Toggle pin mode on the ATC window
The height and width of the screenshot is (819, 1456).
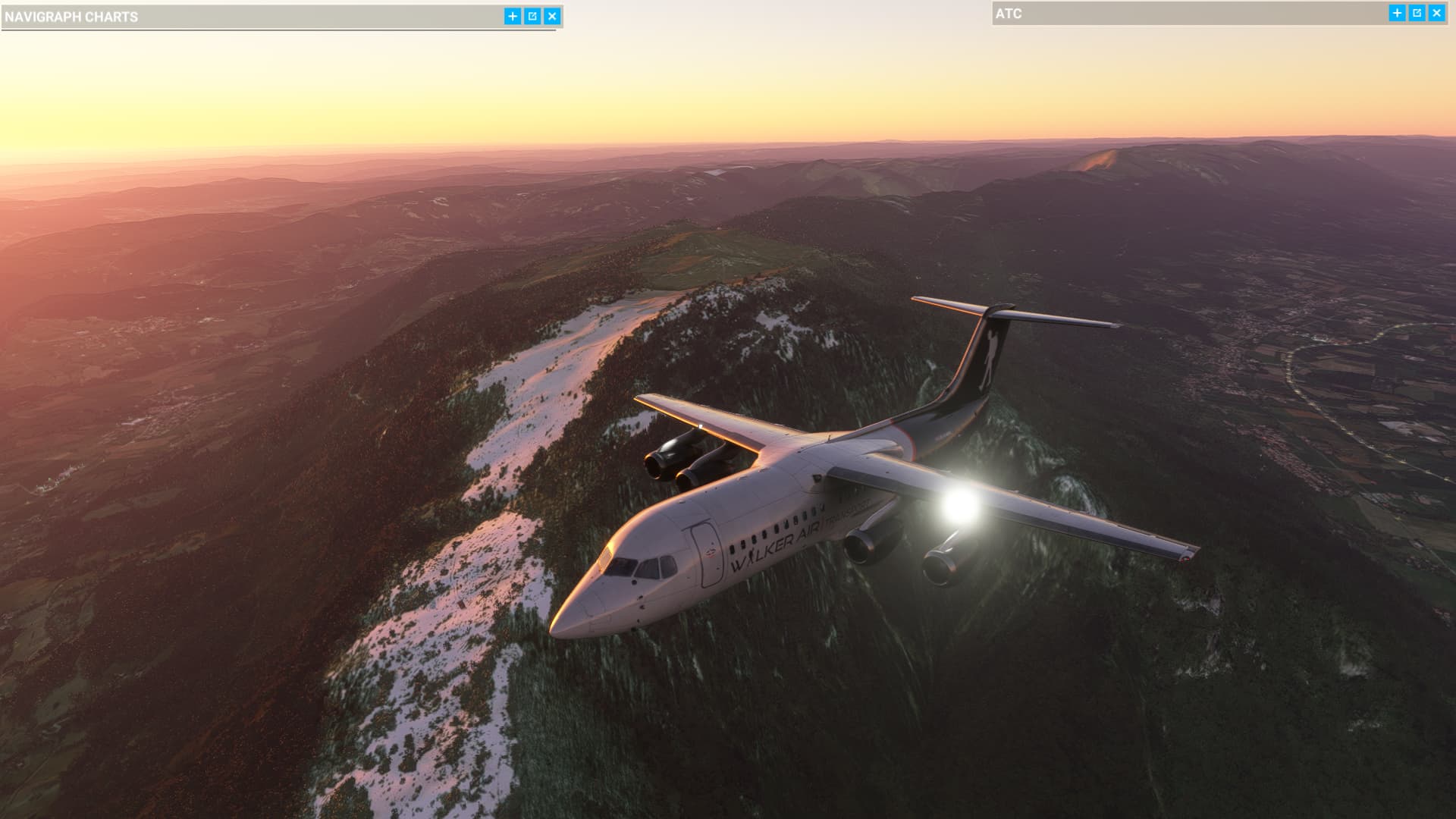[1396, 13]
